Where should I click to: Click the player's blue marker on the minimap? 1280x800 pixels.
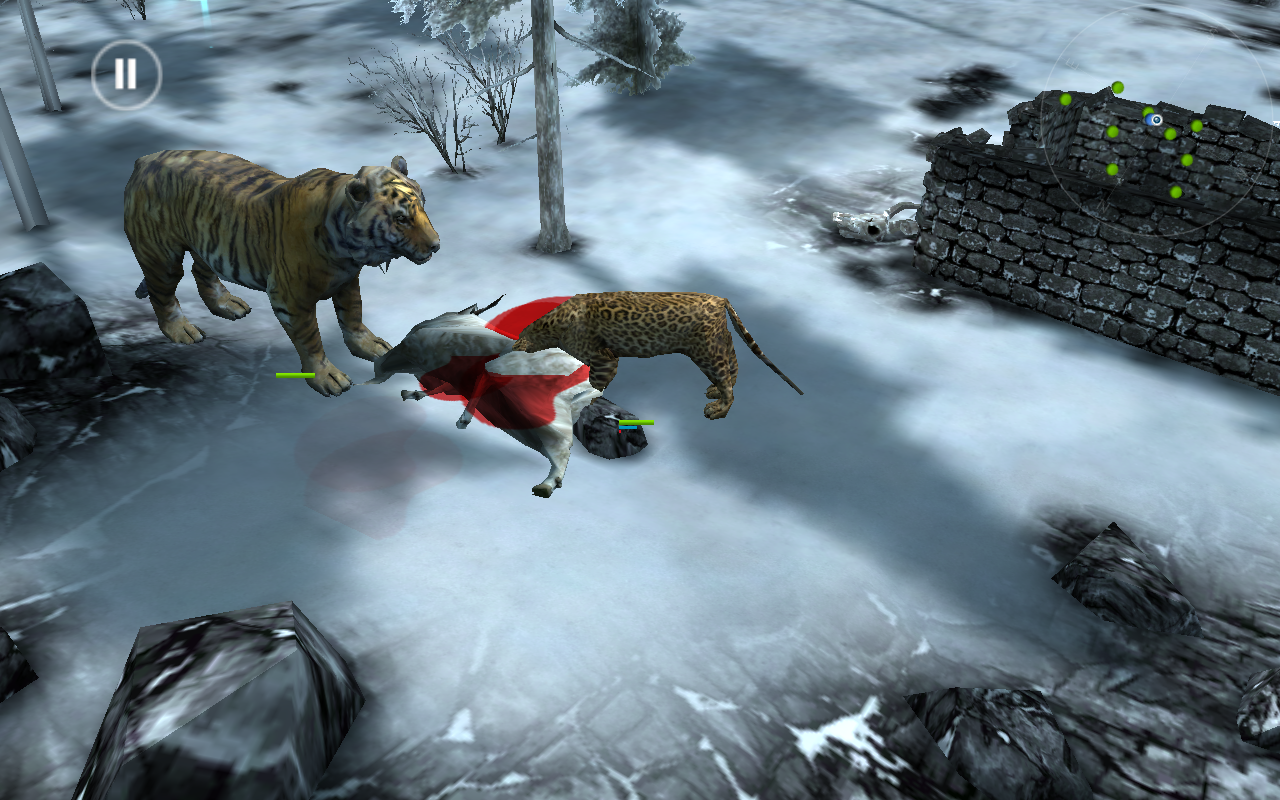click(x=1152, y=120)
